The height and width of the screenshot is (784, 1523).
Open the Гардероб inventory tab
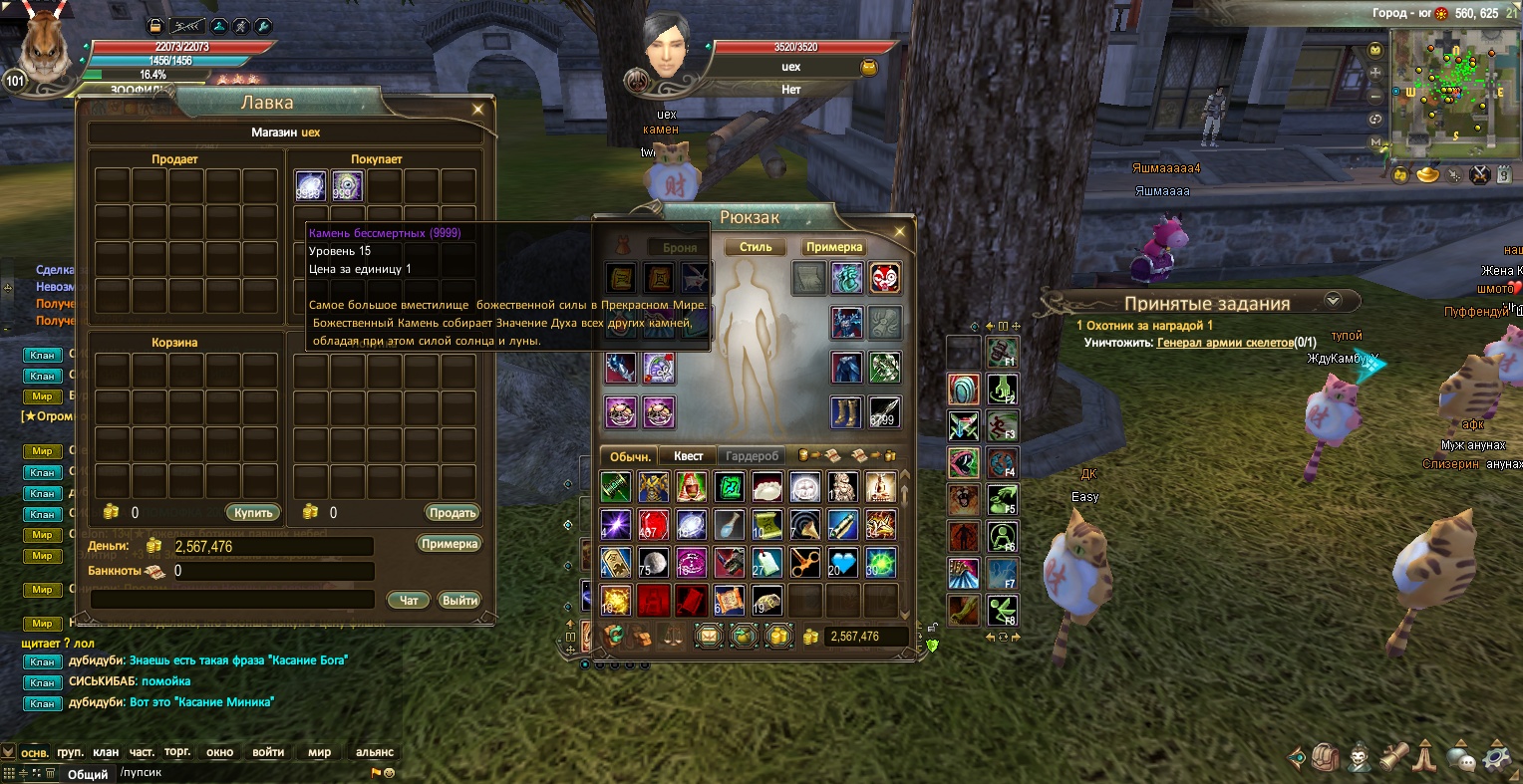752,456
